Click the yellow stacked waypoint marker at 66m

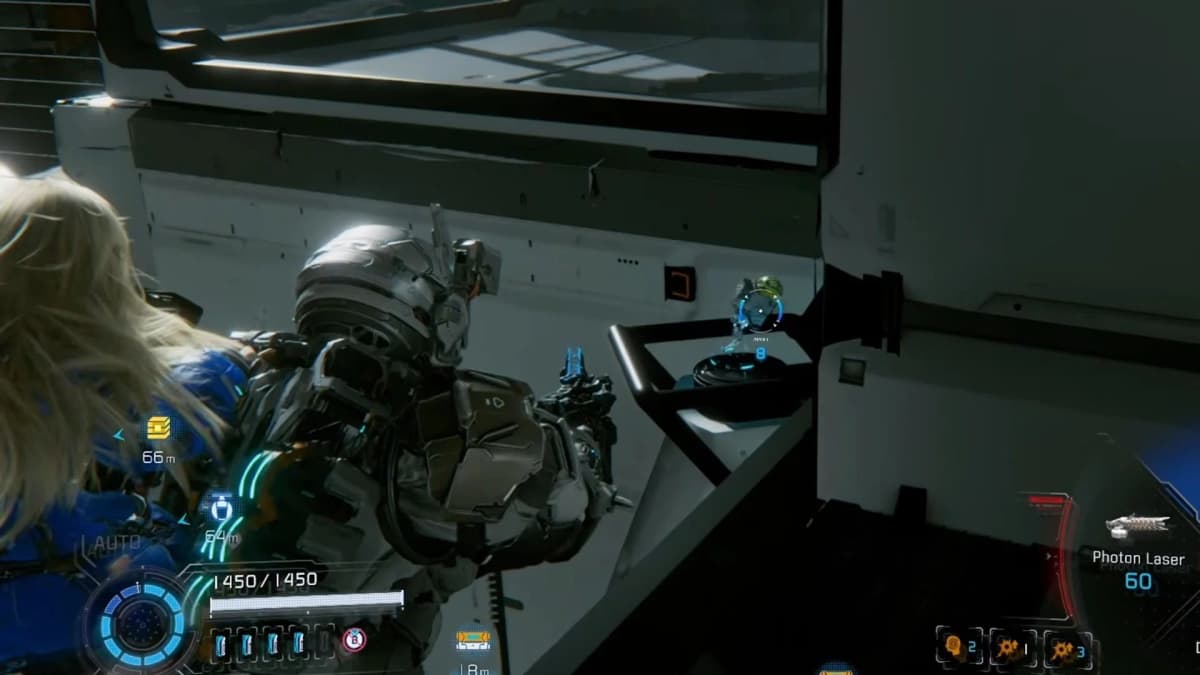coord(158,428)
